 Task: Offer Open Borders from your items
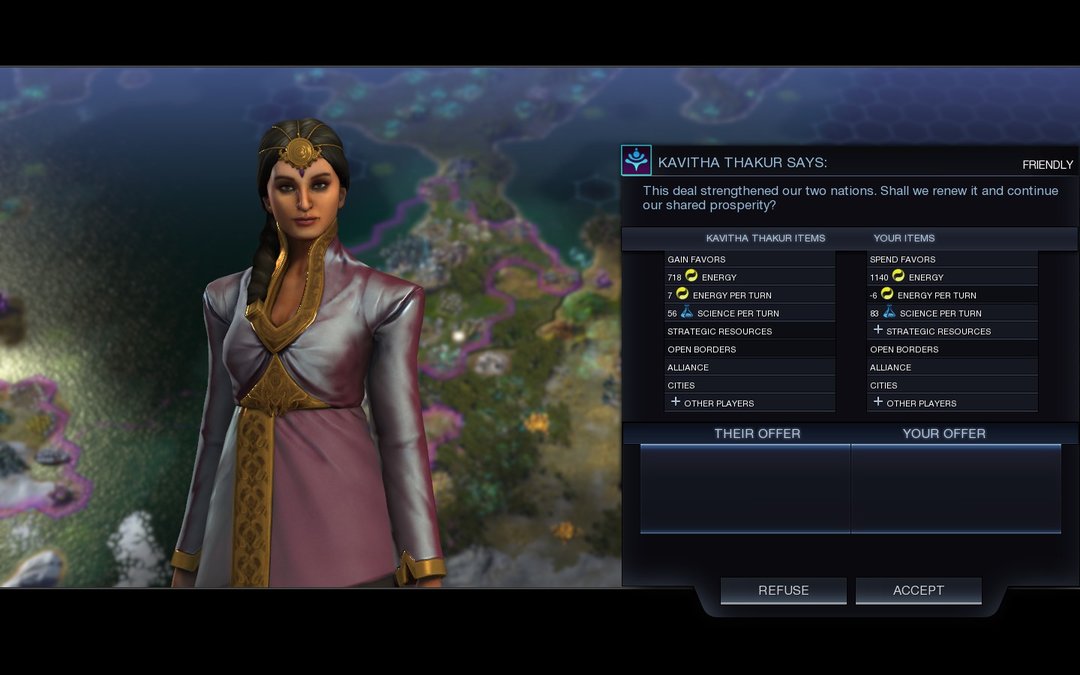coord(951,349)
